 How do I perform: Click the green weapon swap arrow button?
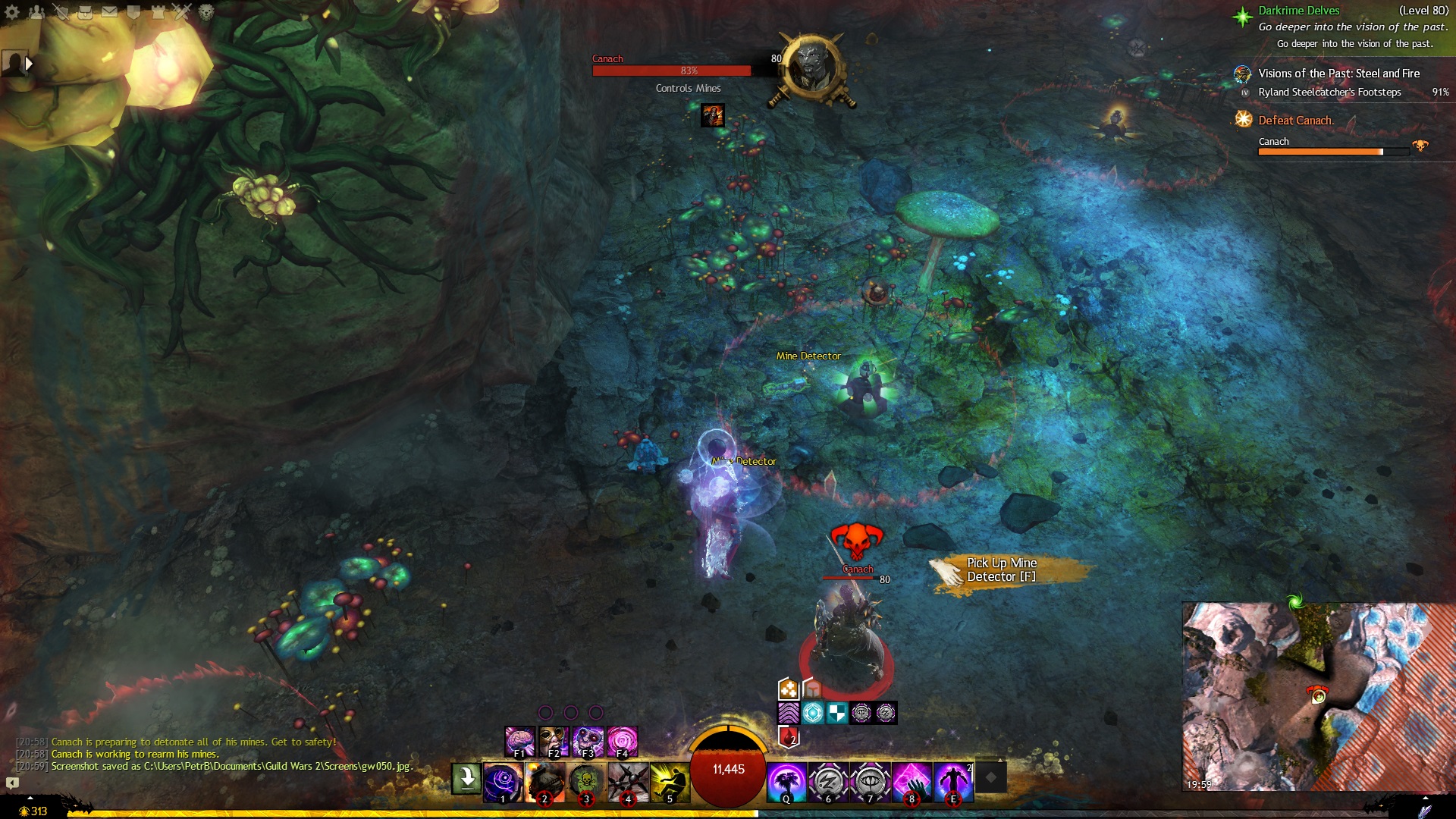466,778
